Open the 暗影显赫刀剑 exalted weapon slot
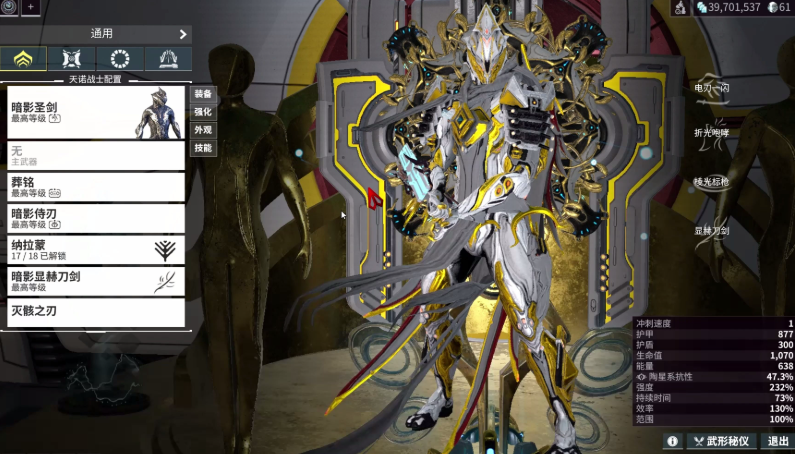The image size is (795, 454). click(96, 281)
